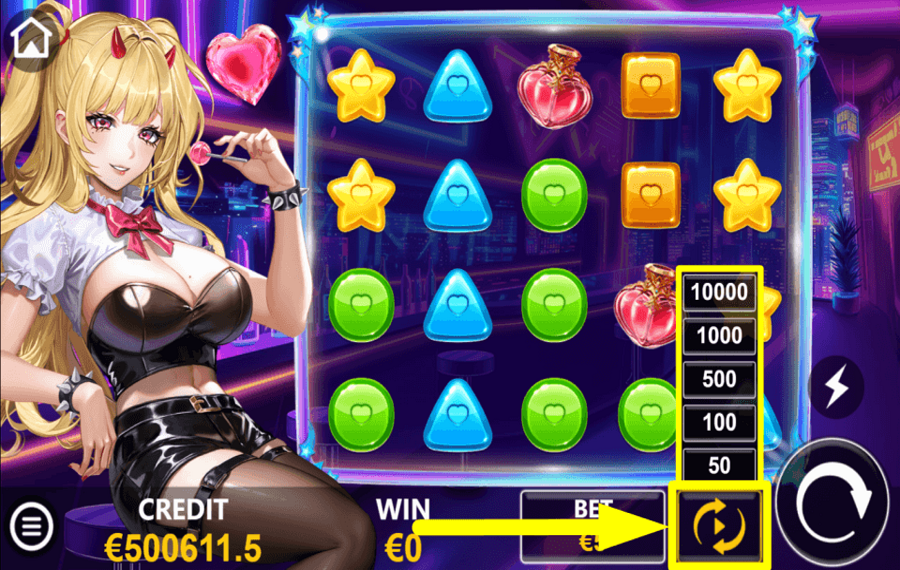900x570 pixels.
Task: Go to the home screen
Action: click(31, 38)
